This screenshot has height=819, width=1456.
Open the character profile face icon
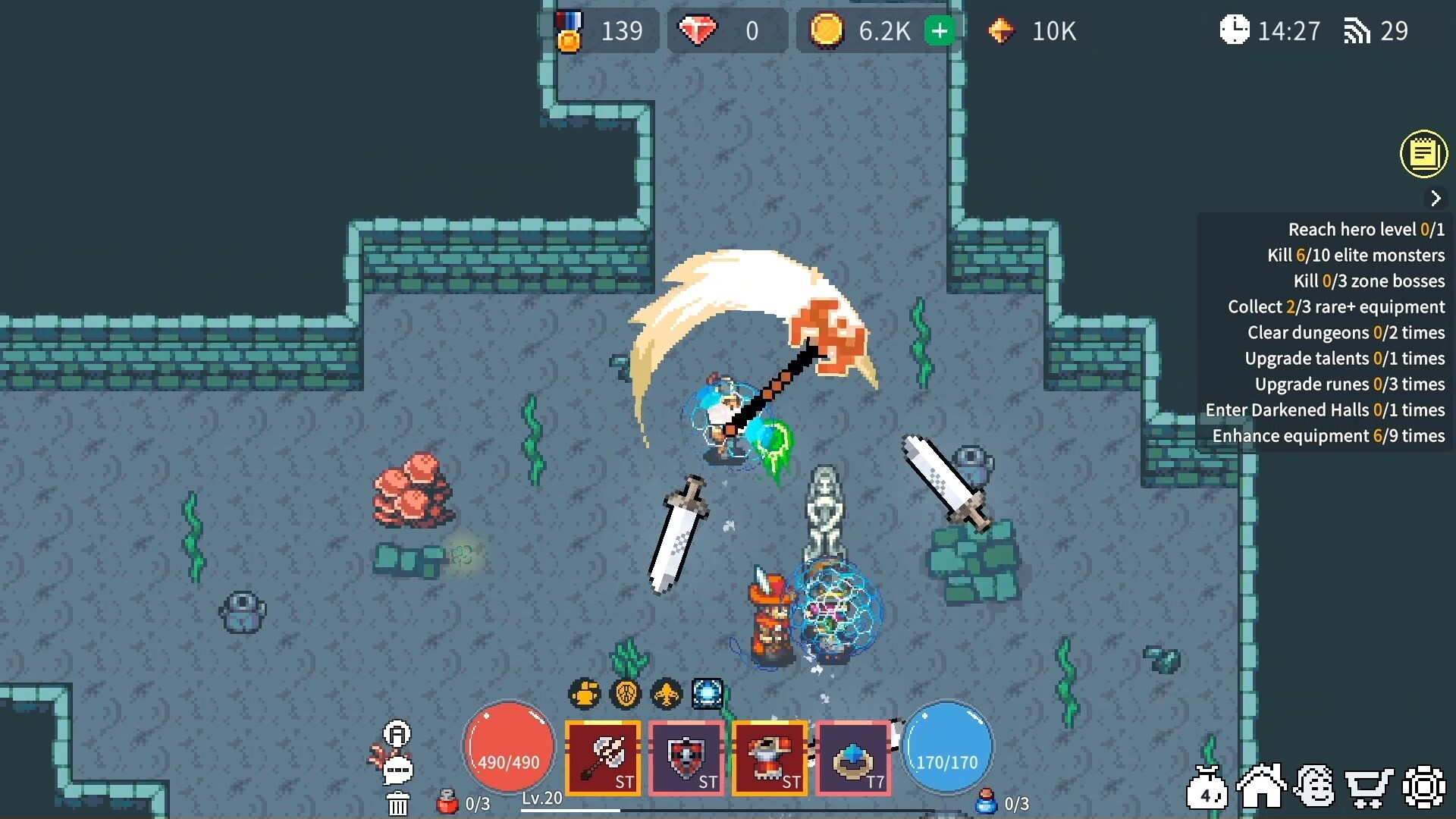tap(1316, 786)
